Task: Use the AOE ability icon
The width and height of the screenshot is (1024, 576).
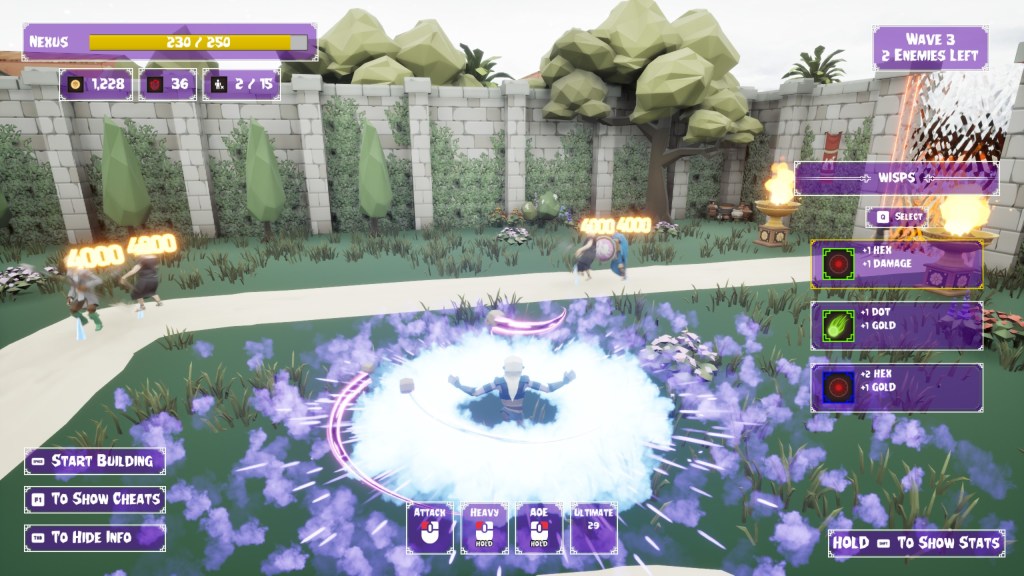Action: pos(539,528)
